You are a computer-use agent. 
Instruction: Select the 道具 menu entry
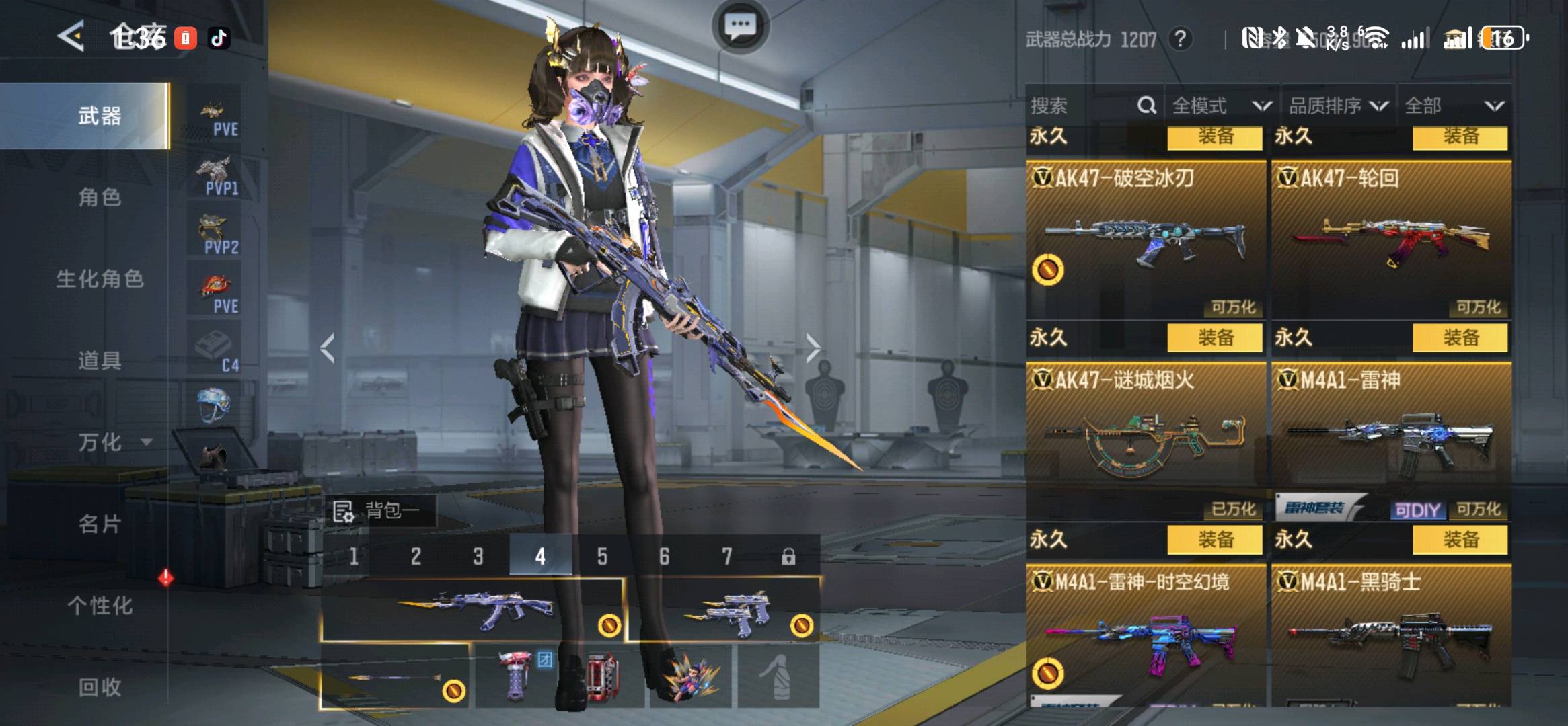100,360
